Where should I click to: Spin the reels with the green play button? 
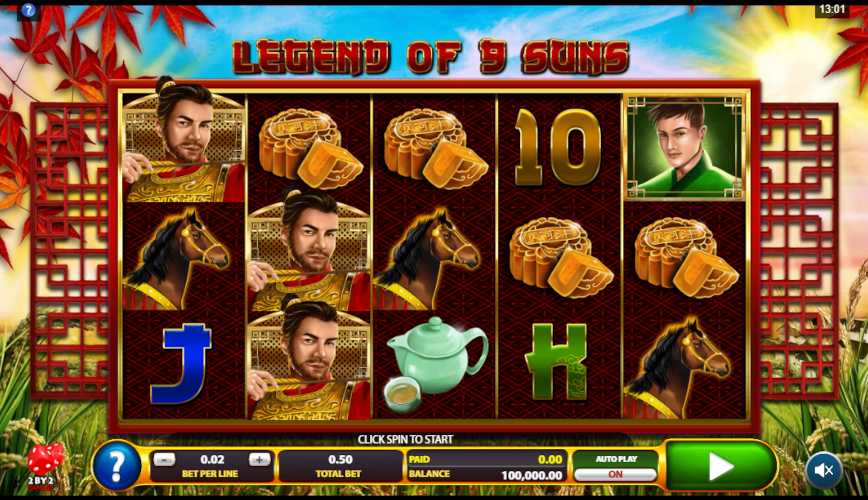[x=720, y=466]
